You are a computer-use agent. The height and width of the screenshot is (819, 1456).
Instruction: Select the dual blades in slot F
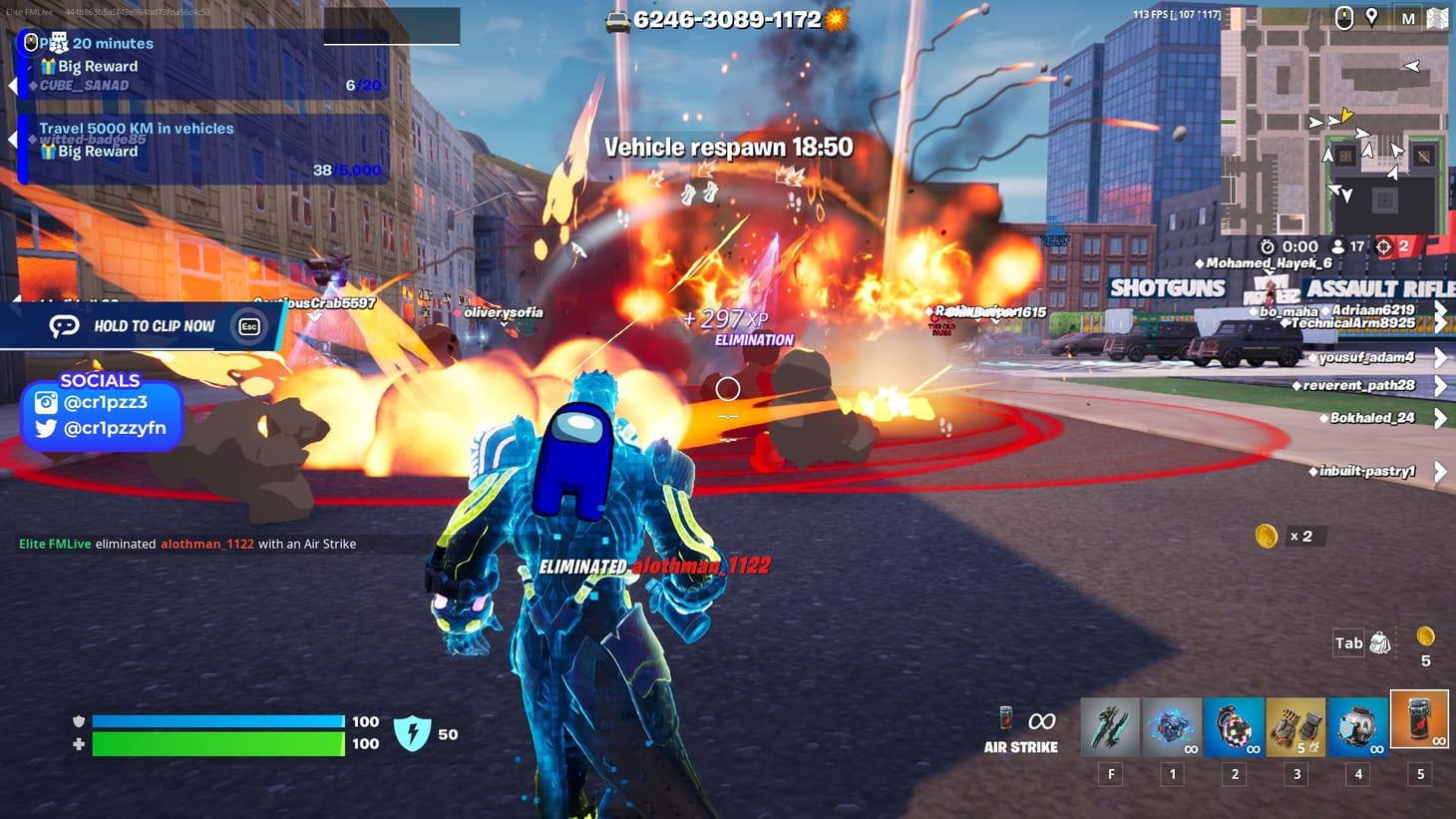1110,728
